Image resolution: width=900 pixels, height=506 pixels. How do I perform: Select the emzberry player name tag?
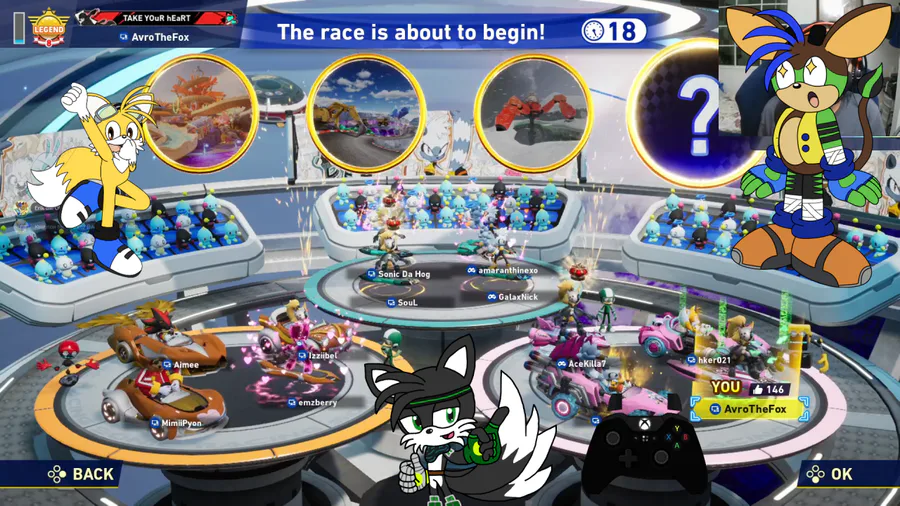pyautogui.click(x=312, y=402)
